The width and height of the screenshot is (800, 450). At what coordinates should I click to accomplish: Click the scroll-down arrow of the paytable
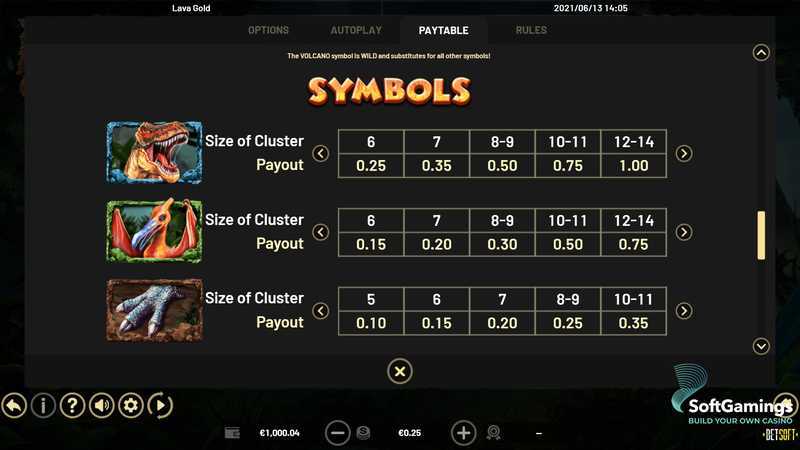(761, 346)
